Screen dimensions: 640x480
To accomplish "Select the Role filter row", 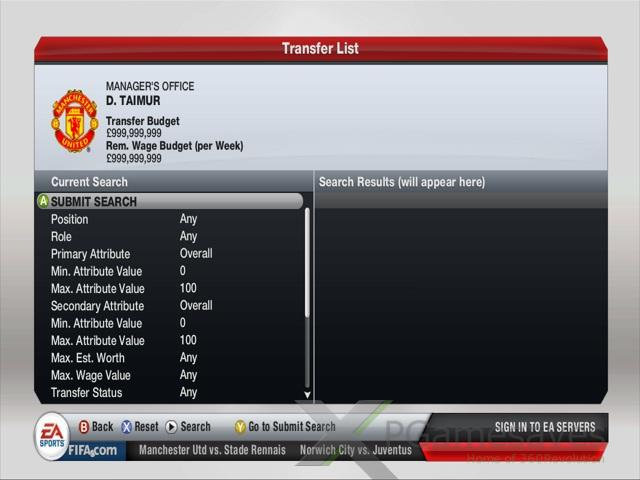I will click(61, 236).
